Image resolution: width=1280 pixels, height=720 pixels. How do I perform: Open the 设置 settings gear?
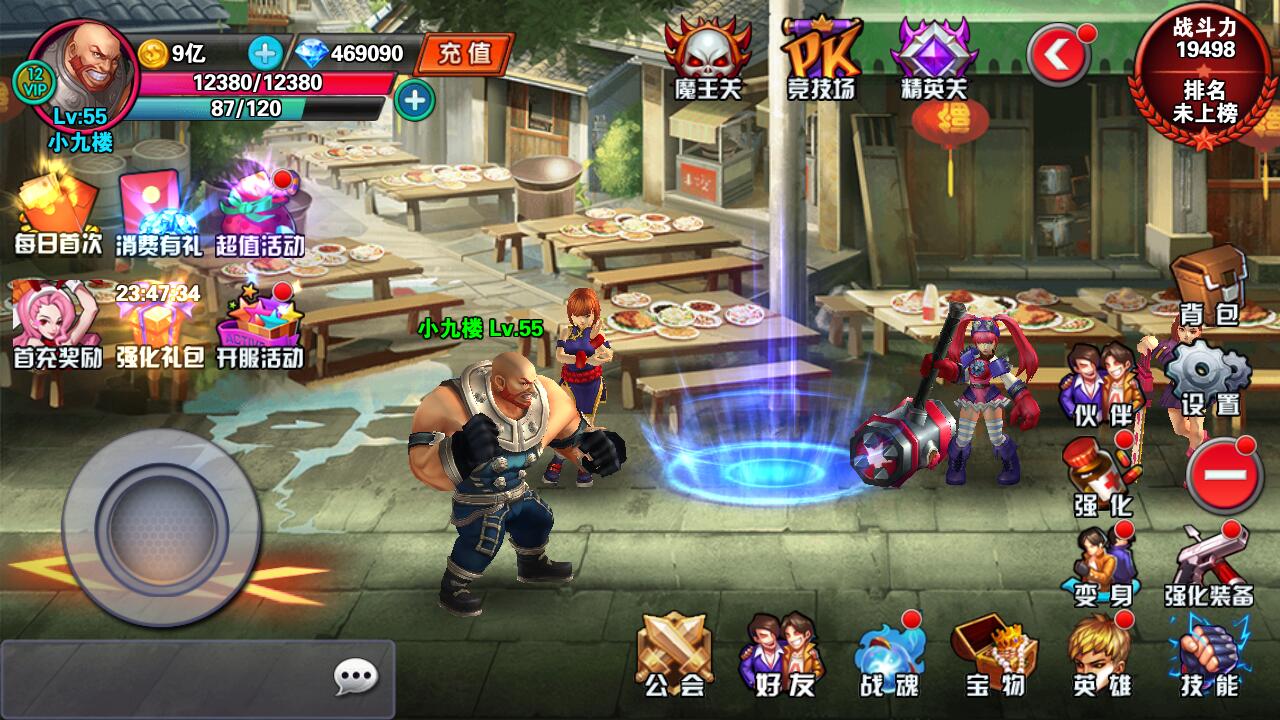1208,377
